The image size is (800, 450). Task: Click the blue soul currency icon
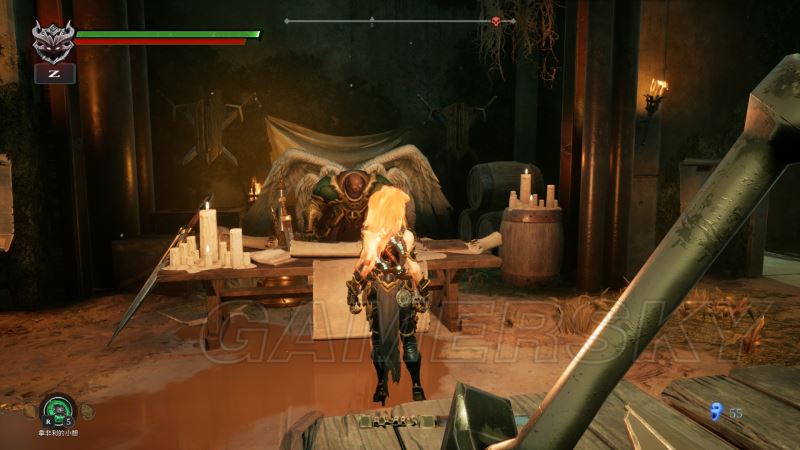714,410
